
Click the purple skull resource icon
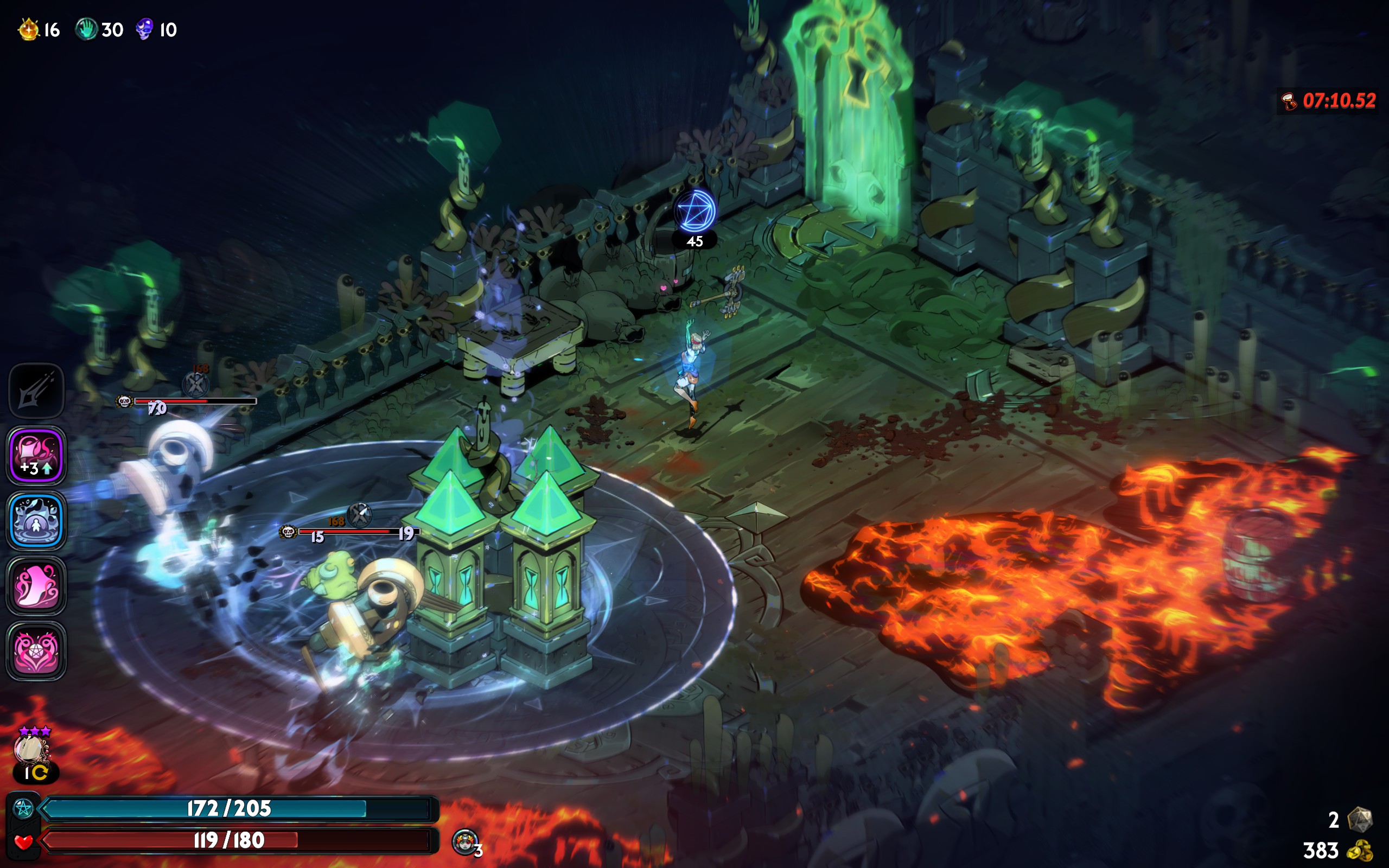pos(145,29)
